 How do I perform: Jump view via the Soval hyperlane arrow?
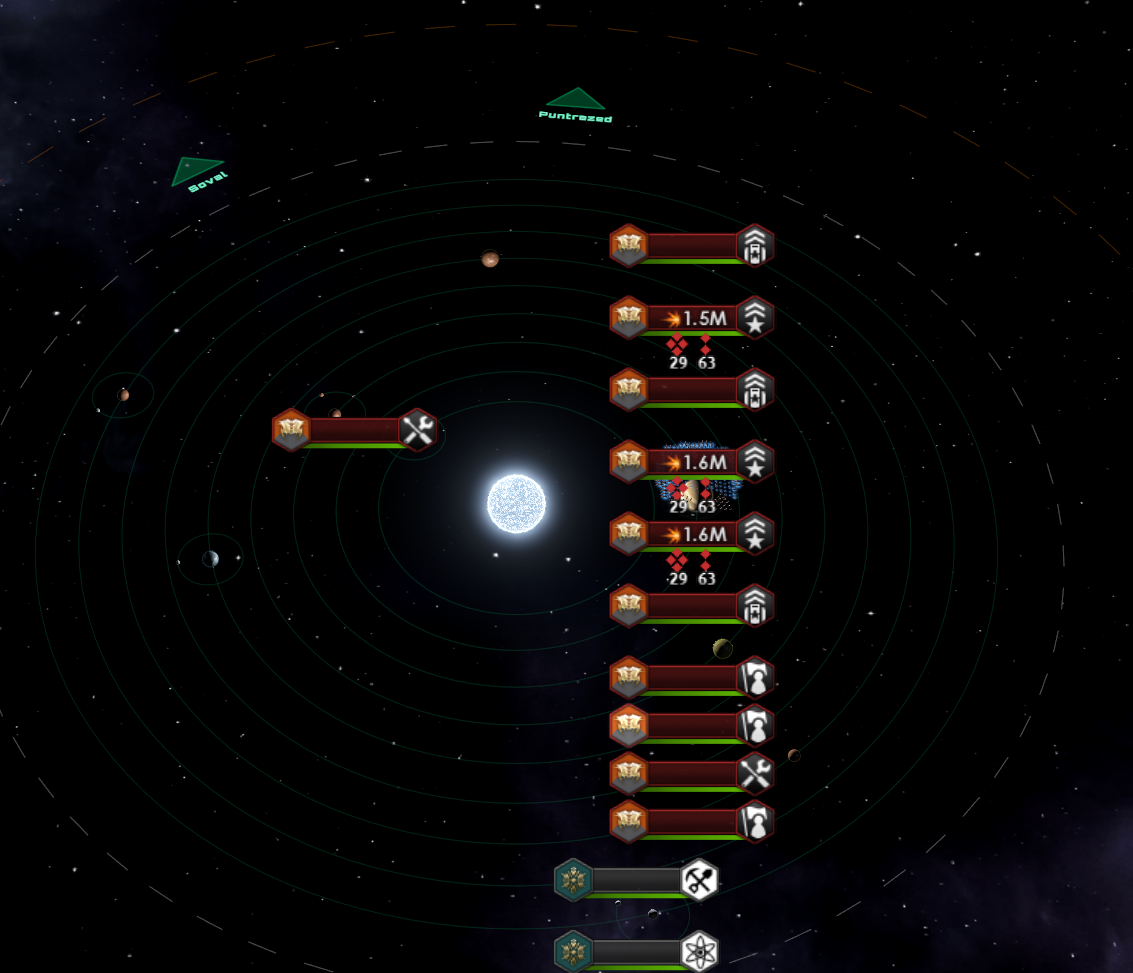tap(196, 171)
